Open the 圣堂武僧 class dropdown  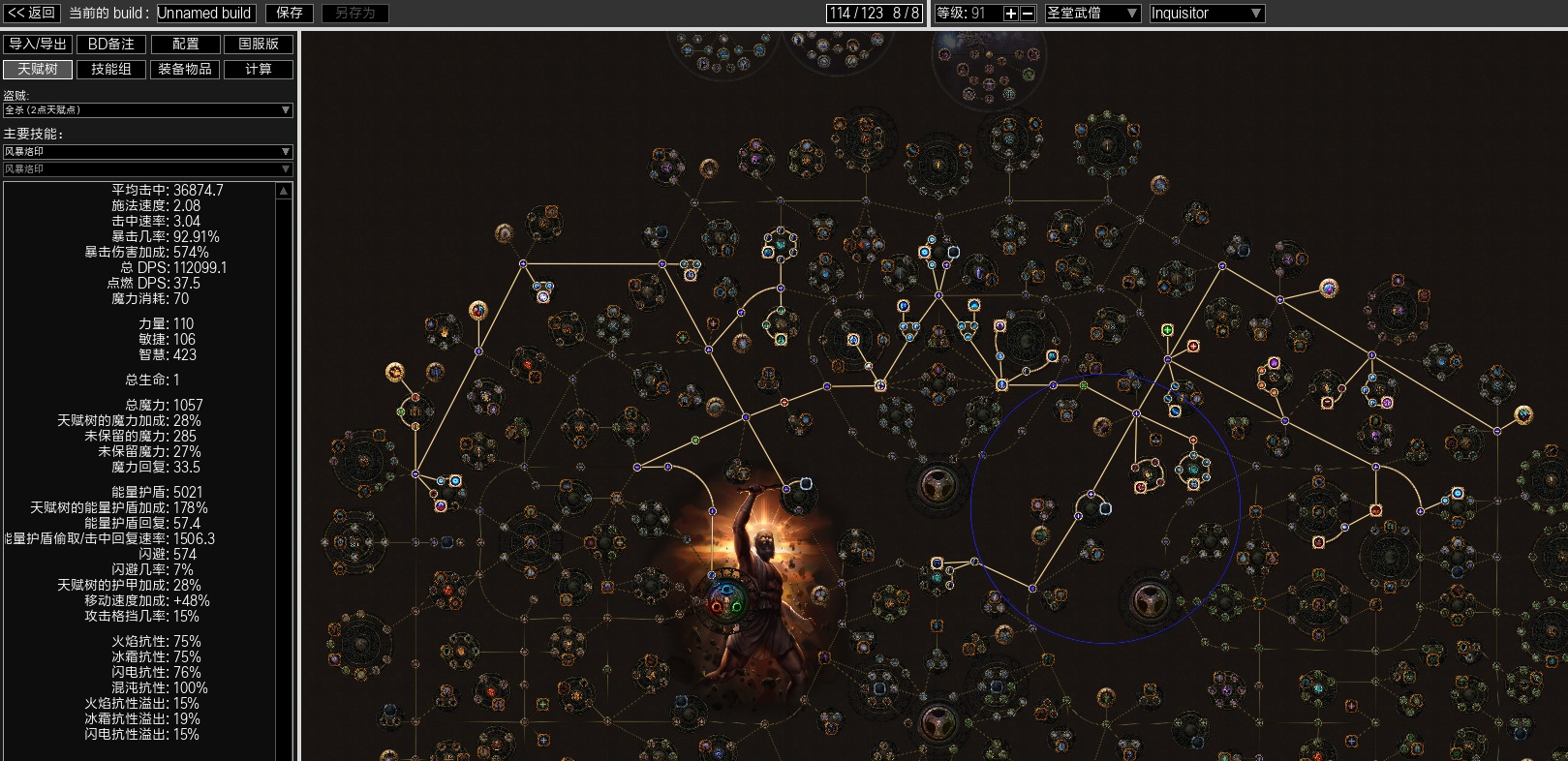click(x=1091, y=14)
